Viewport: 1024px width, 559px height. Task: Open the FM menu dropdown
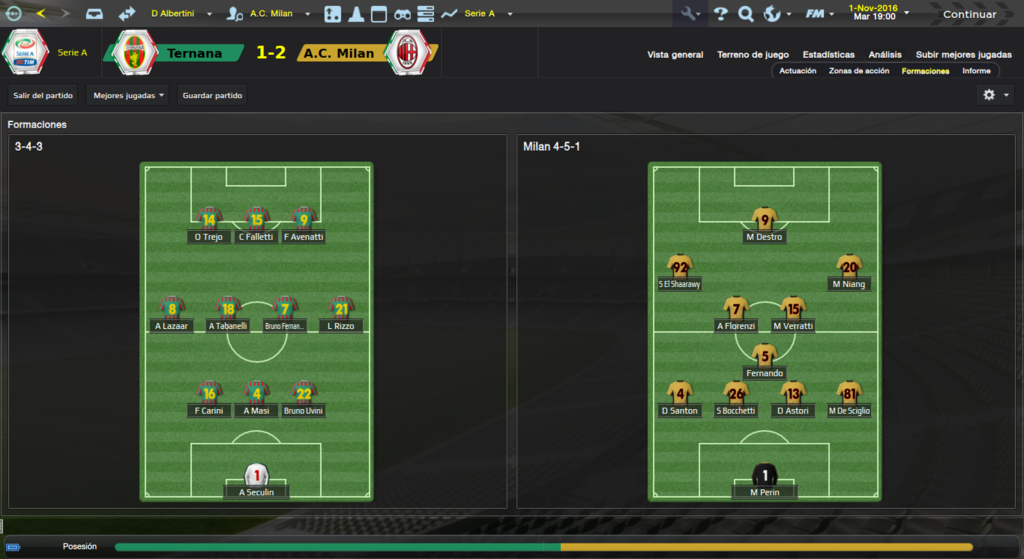point(820,14)
